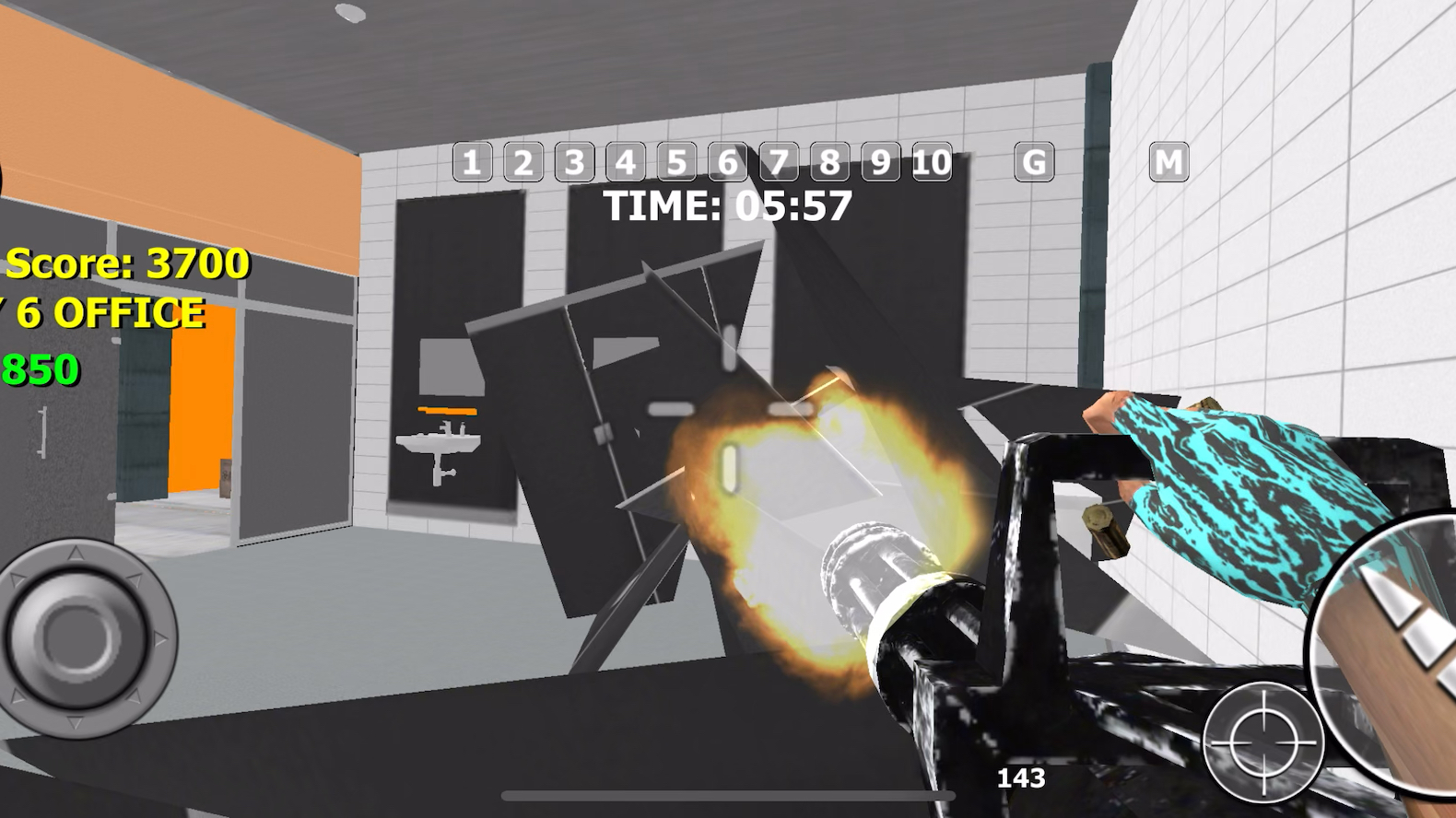1456x818 pixels.
Task: Select weapon slot 4
Action: [x=626, y=163]
